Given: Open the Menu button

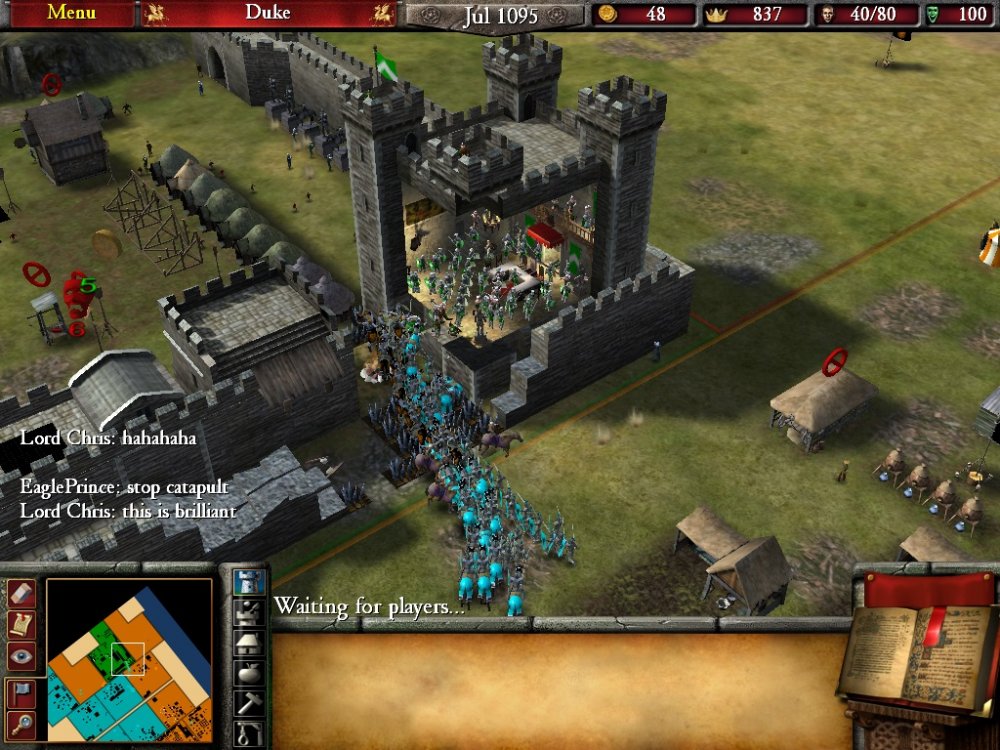Looking at the screenshot, I should [x=70, y=13].
